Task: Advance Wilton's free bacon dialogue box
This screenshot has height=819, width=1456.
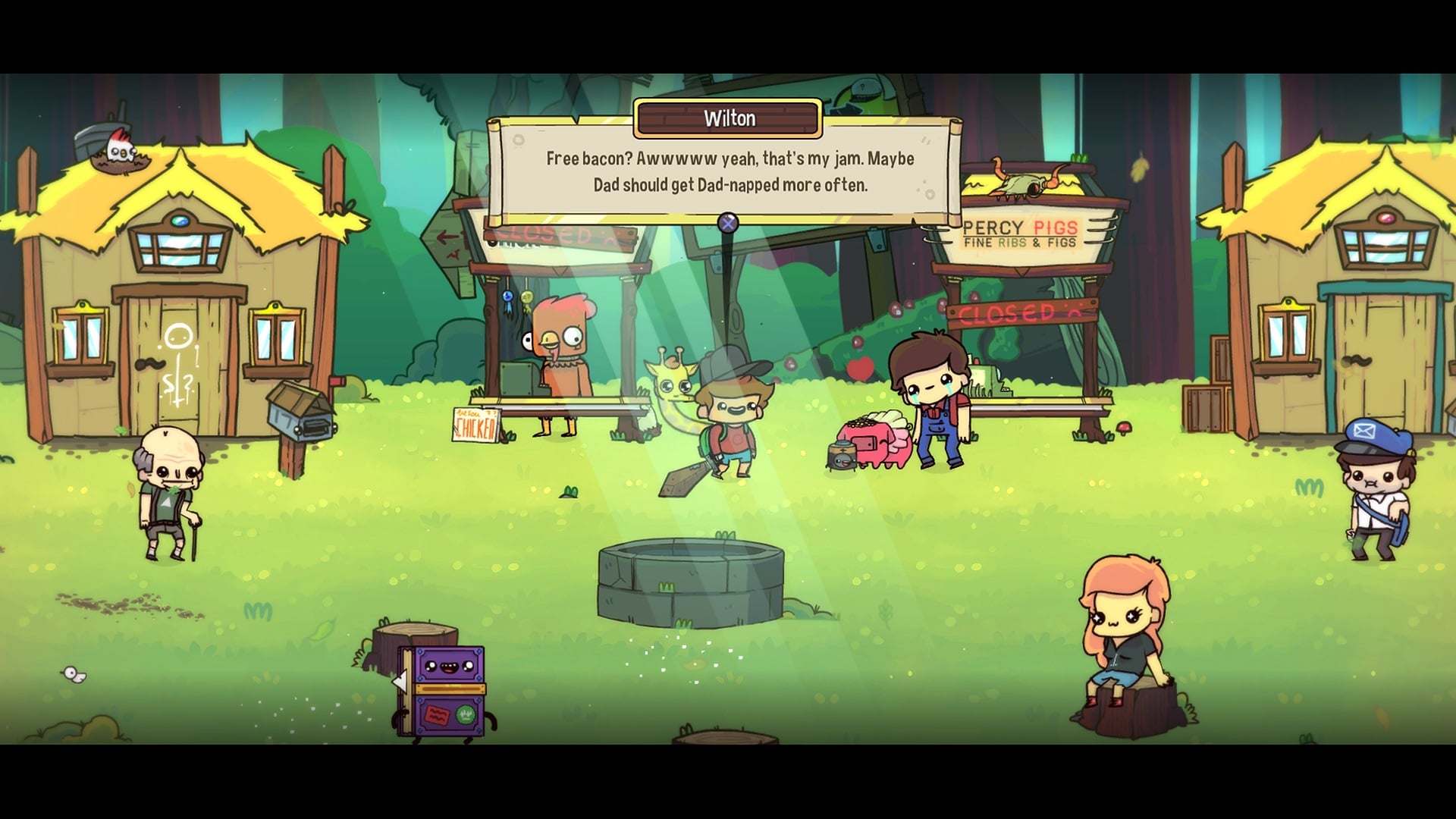Action: click(x=727, y=223)
